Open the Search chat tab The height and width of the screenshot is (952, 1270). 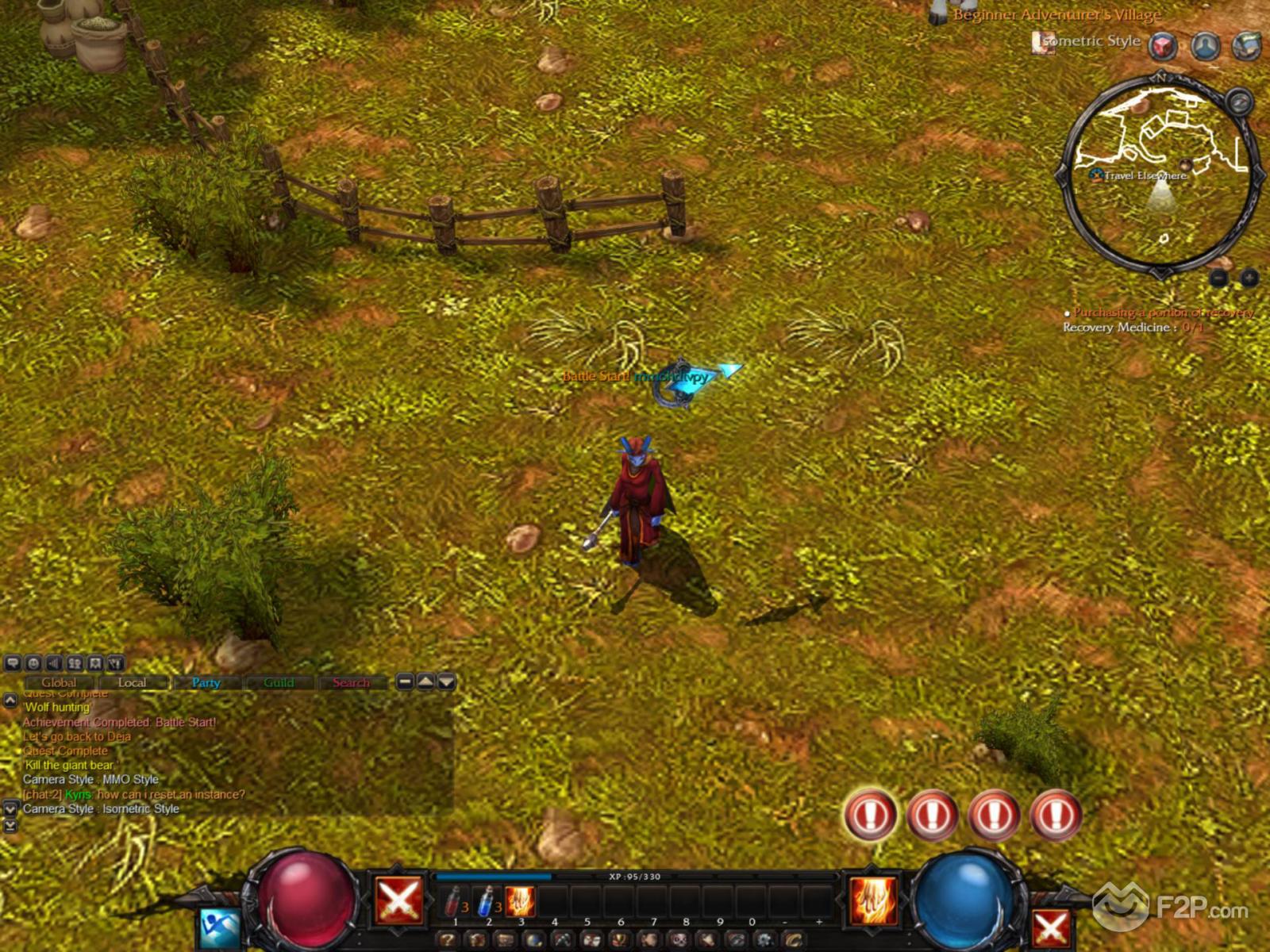pyautogui.click(x=351, y=682)
